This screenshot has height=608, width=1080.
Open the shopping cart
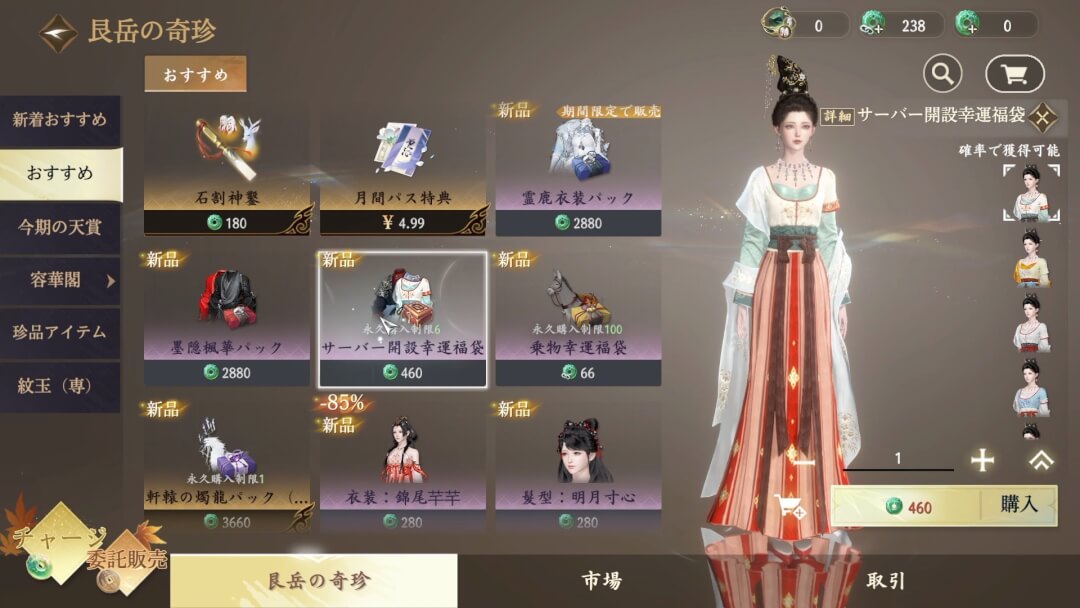tap(1014, 73)
